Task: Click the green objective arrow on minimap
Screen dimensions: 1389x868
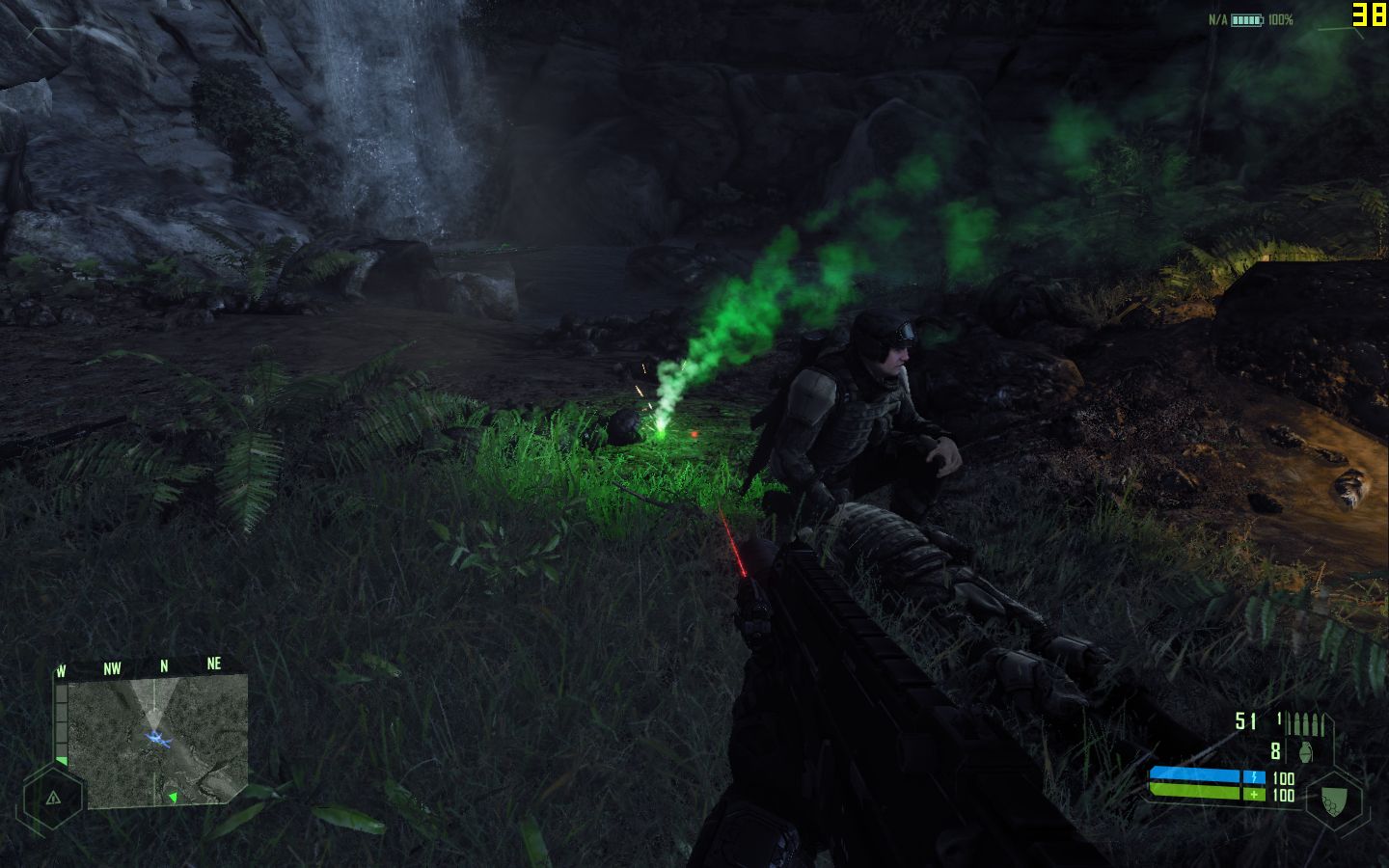Action: click(x=173, y=797)
